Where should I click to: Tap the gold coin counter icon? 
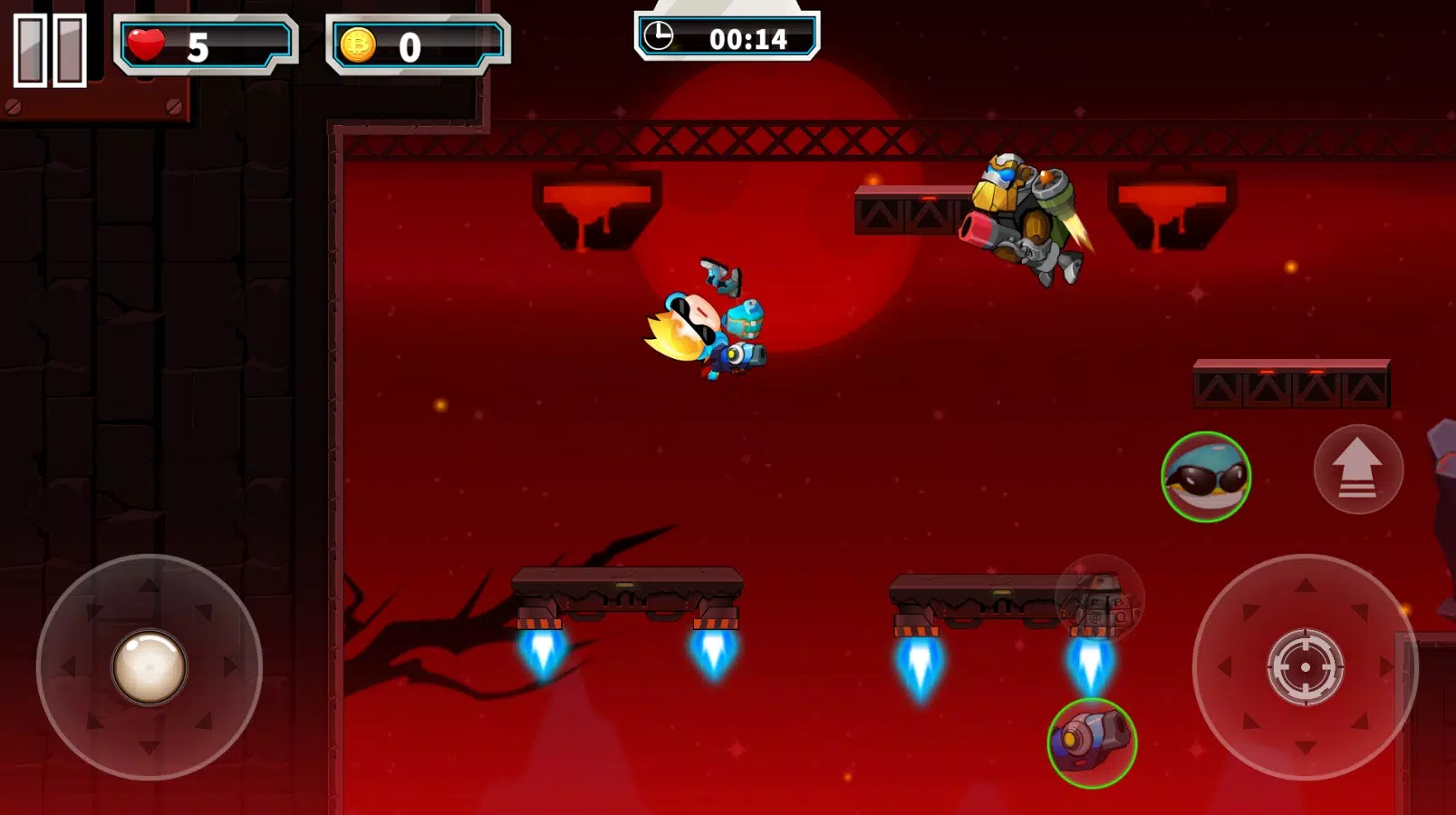tap(358, 44)
